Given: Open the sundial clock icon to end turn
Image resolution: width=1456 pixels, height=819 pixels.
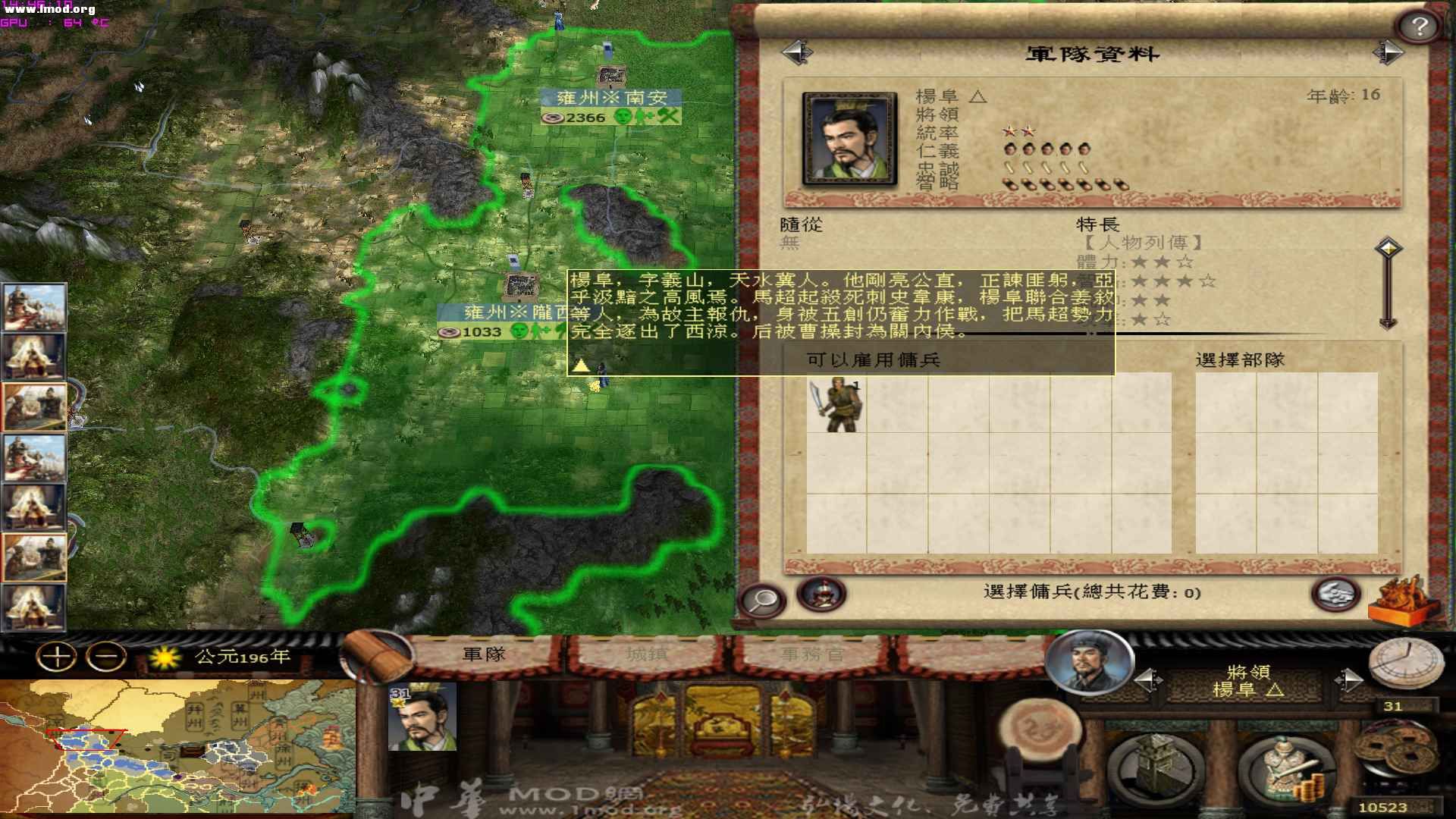Looking at the screenshot, I should pyautogui.click(x=1407, y=664).
